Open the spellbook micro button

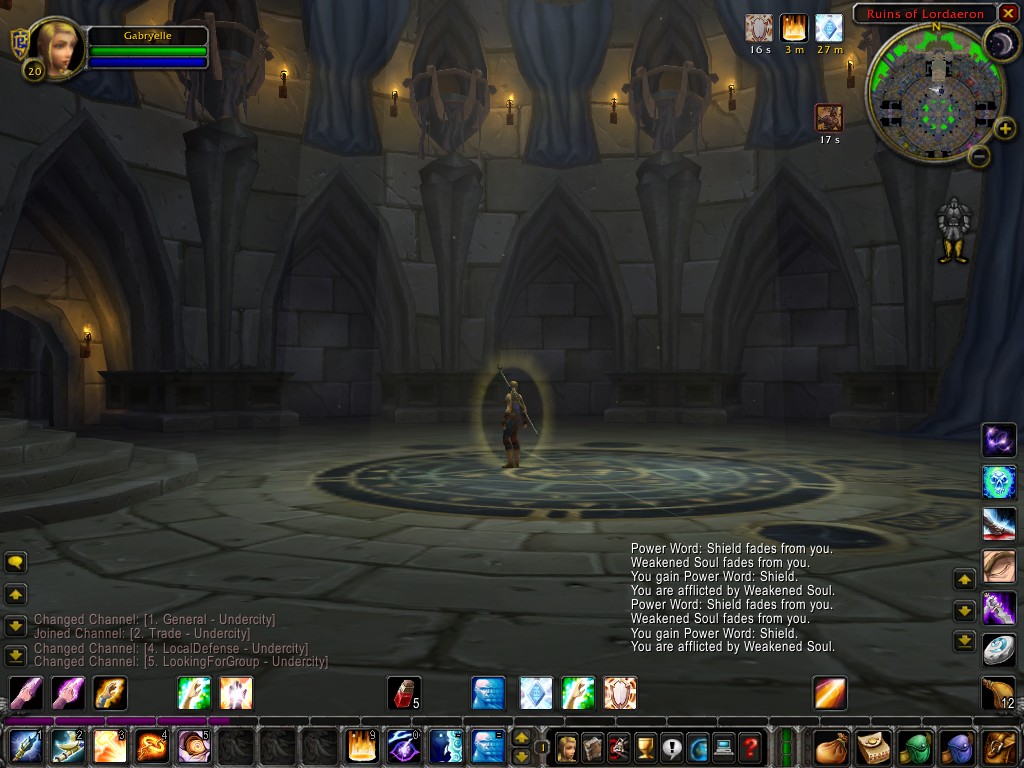tap(593, 747)
